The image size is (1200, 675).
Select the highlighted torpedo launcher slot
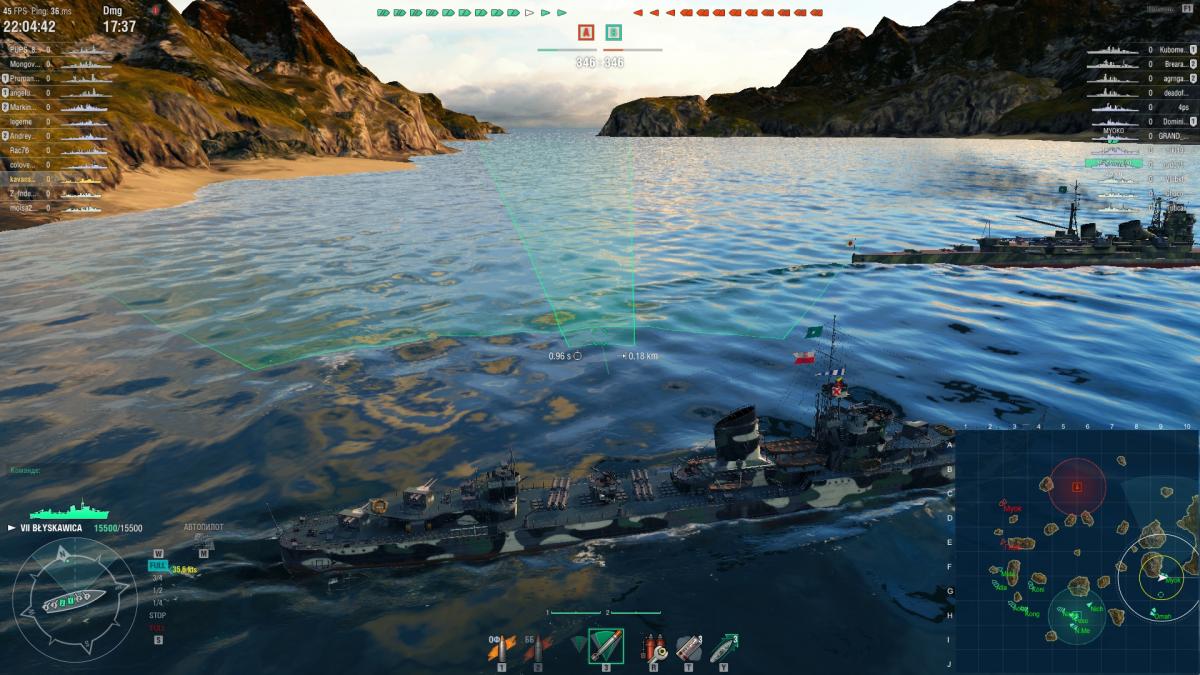point(605,647)
